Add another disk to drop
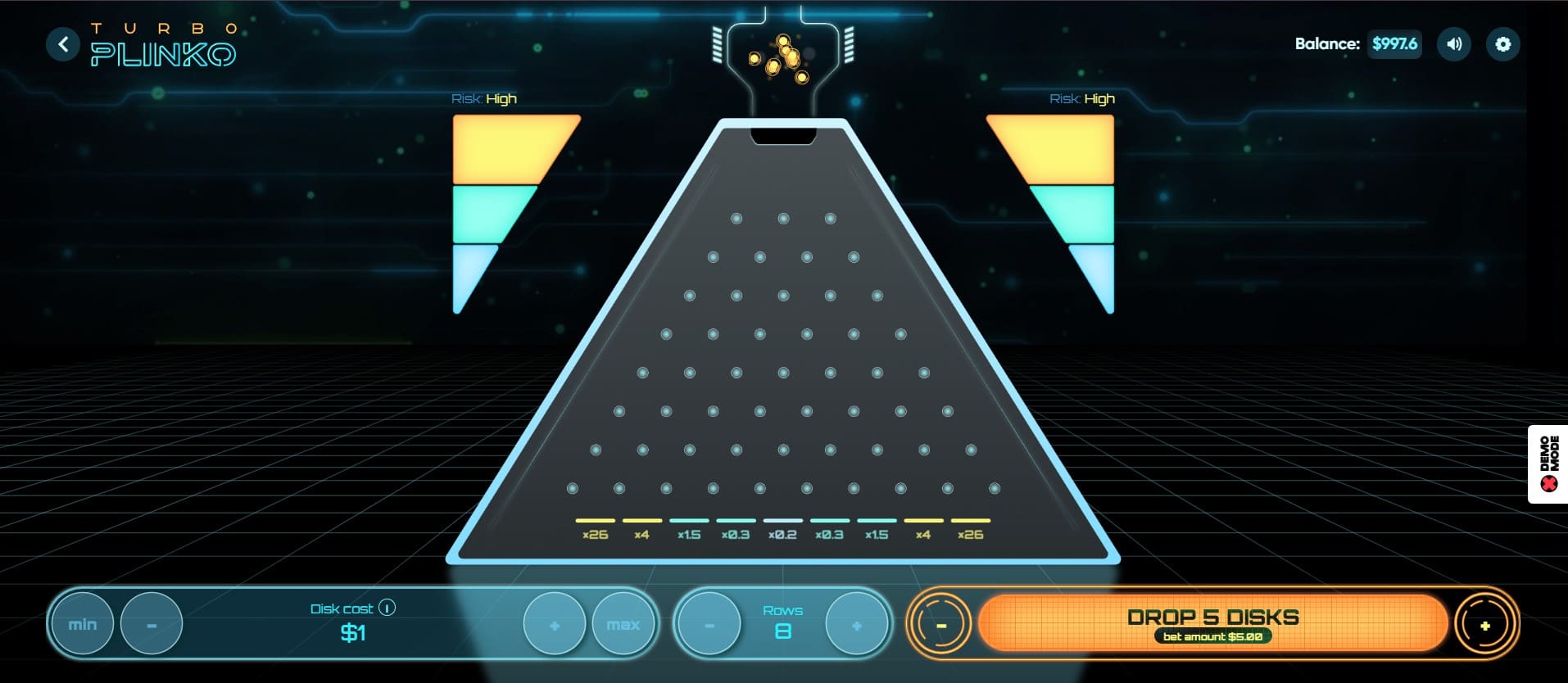The image size is (1568, 683). pyautogui.click(x=1484, y=623)
